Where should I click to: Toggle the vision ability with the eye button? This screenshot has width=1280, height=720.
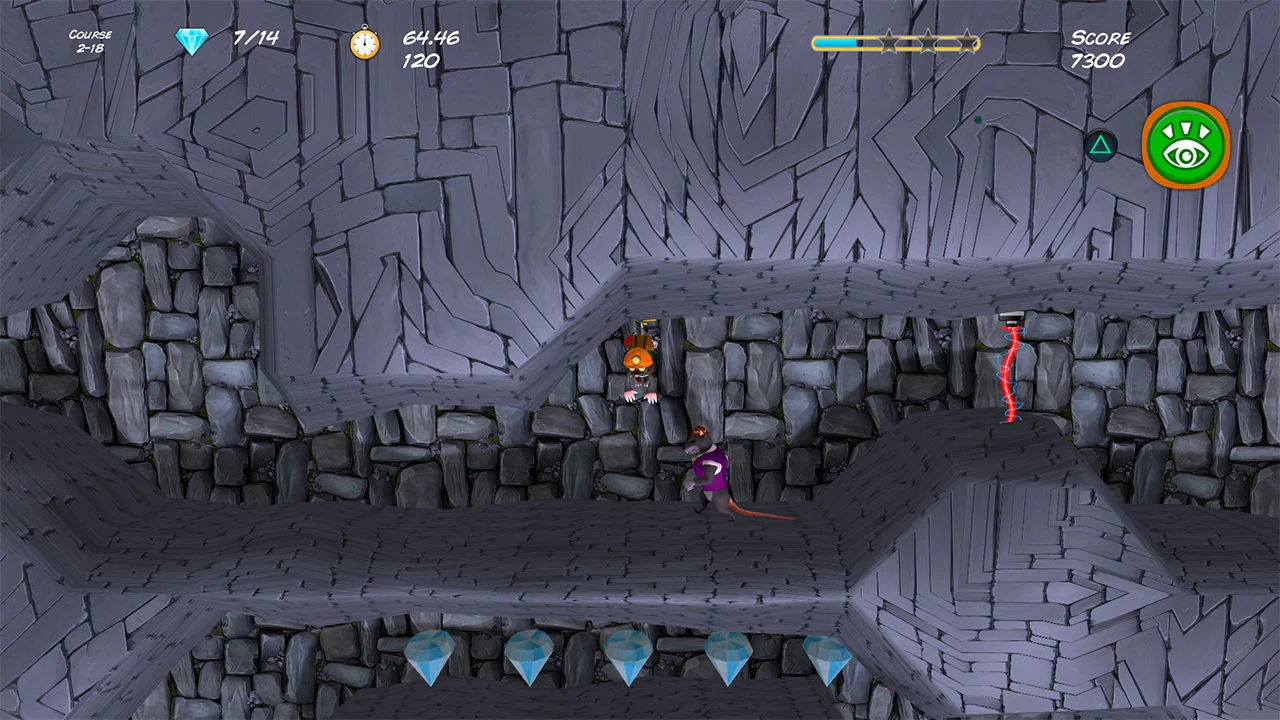coord(1184,147)
